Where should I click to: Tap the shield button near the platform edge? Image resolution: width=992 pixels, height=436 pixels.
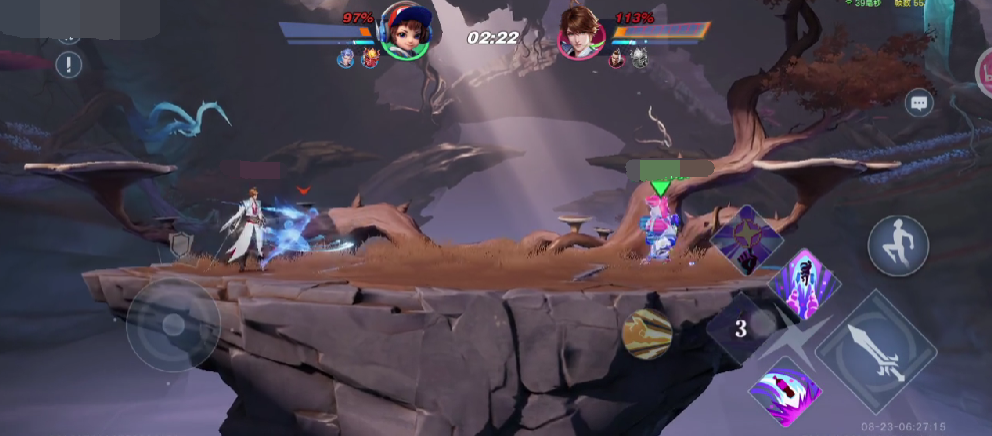pyautogui.click(x=182, y=245)
